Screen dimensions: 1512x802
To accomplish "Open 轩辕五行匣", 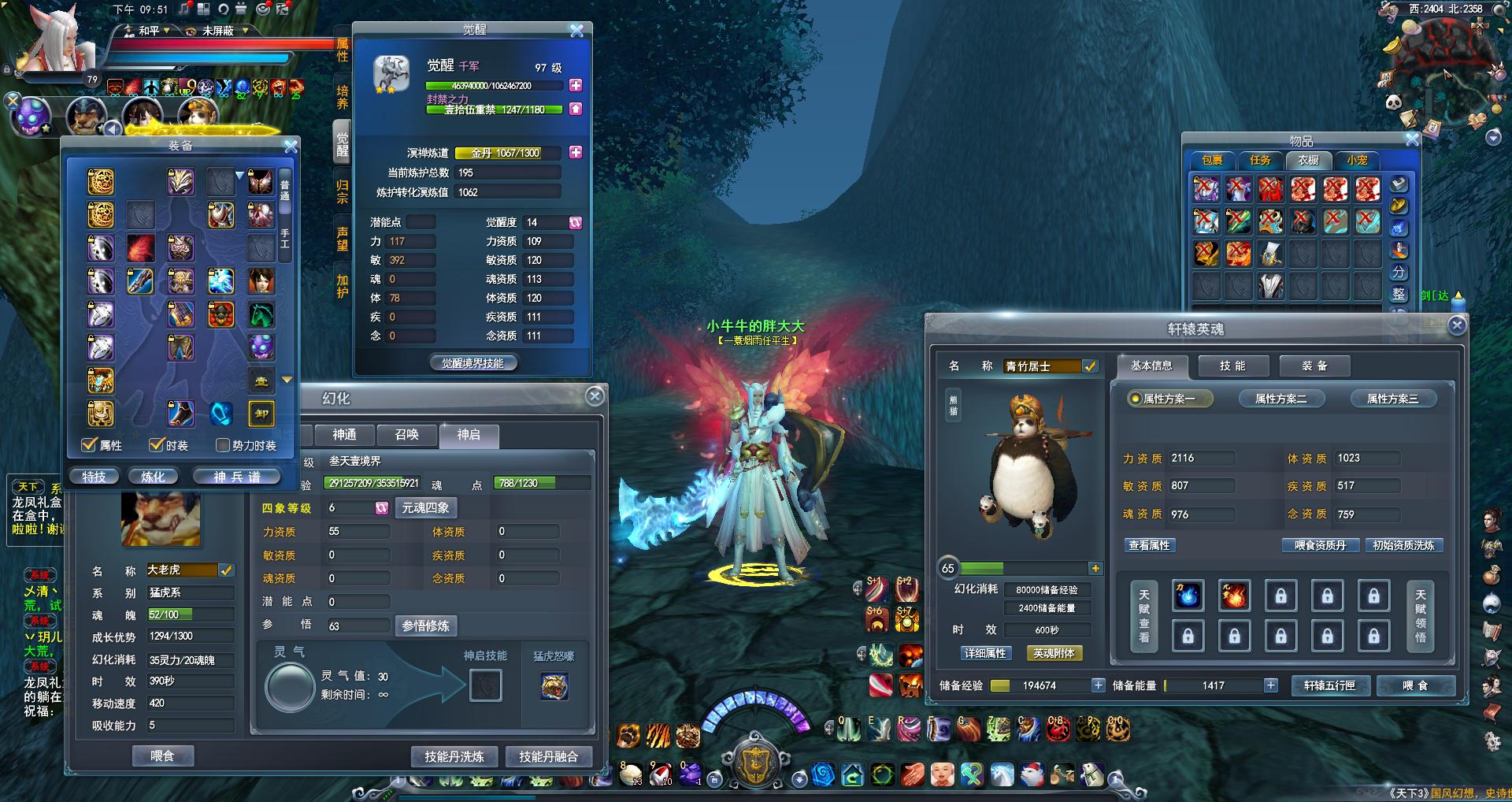I will [x=1330, y=685].
